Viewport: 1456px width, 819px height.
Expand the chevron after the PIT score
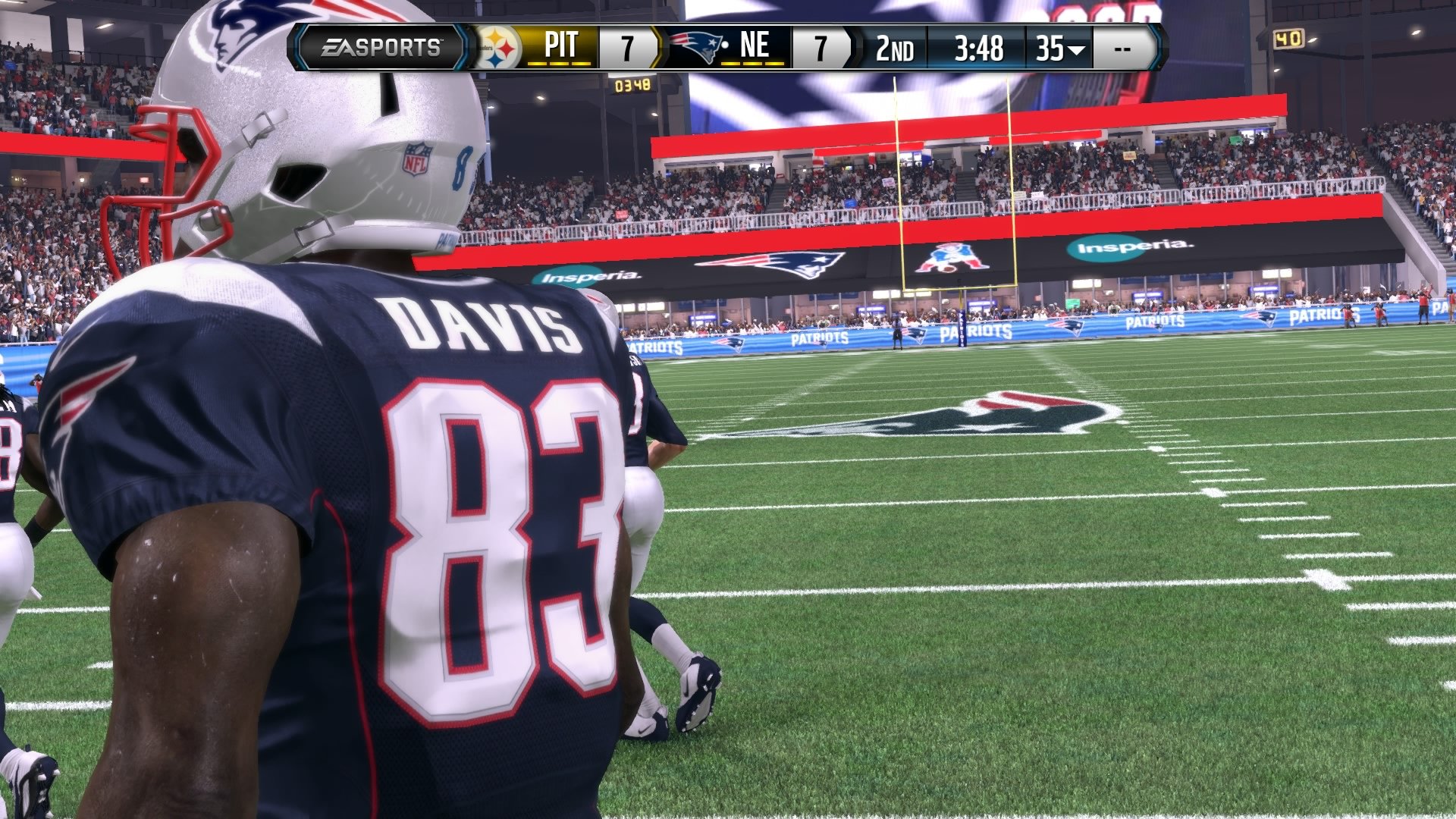(658, 47)
